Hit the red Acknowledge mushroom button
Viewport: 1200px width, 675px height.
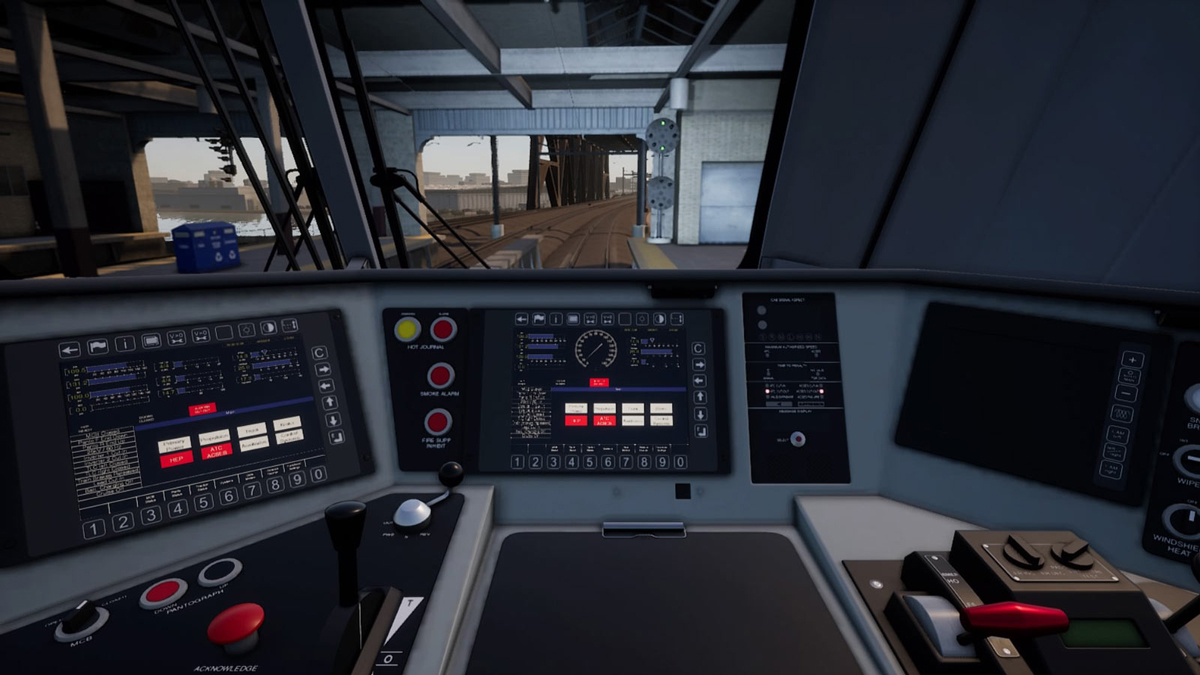[x=236, y=624]
